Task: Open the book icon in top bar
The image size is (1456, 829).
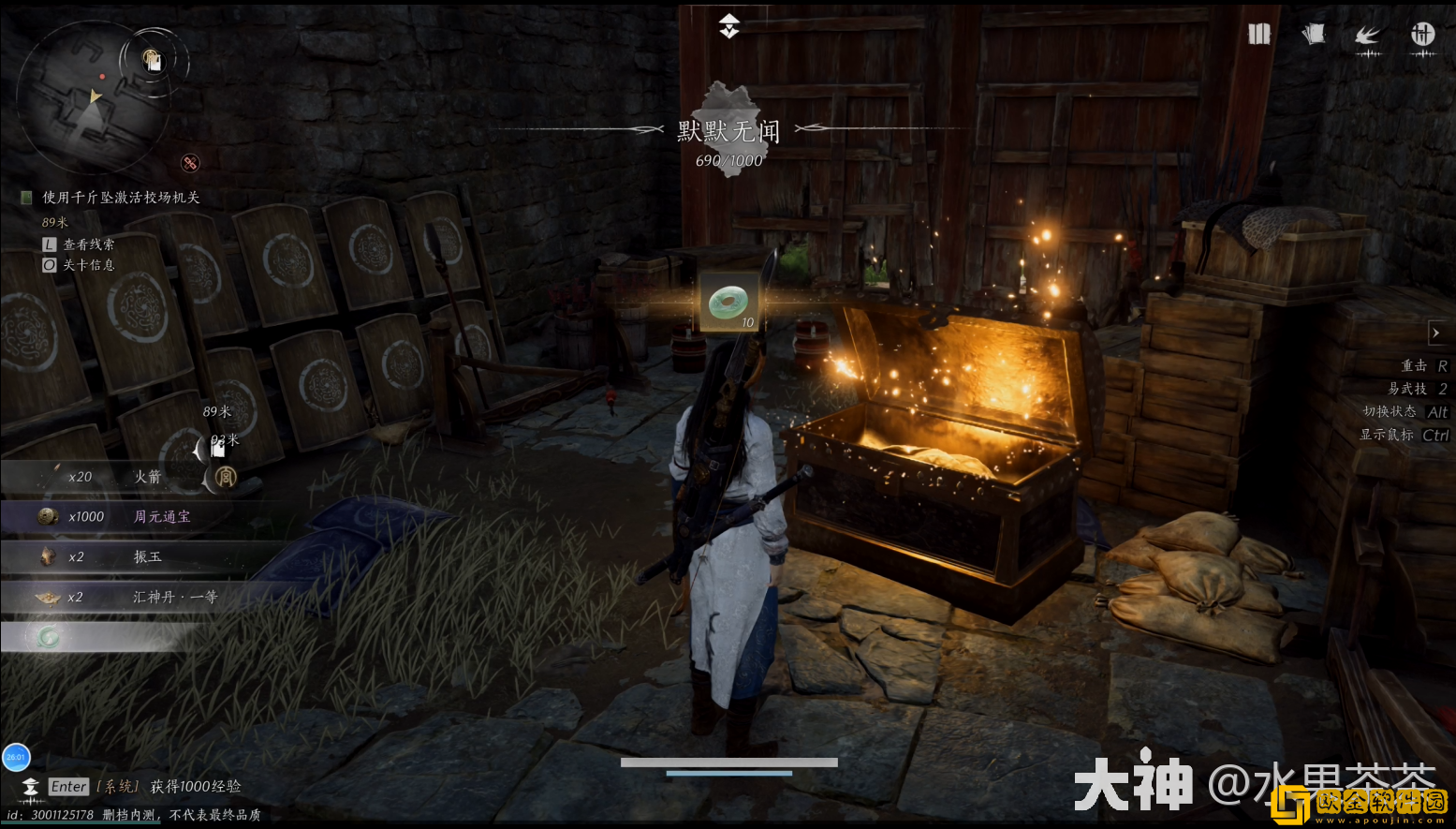Action: 1259,35
